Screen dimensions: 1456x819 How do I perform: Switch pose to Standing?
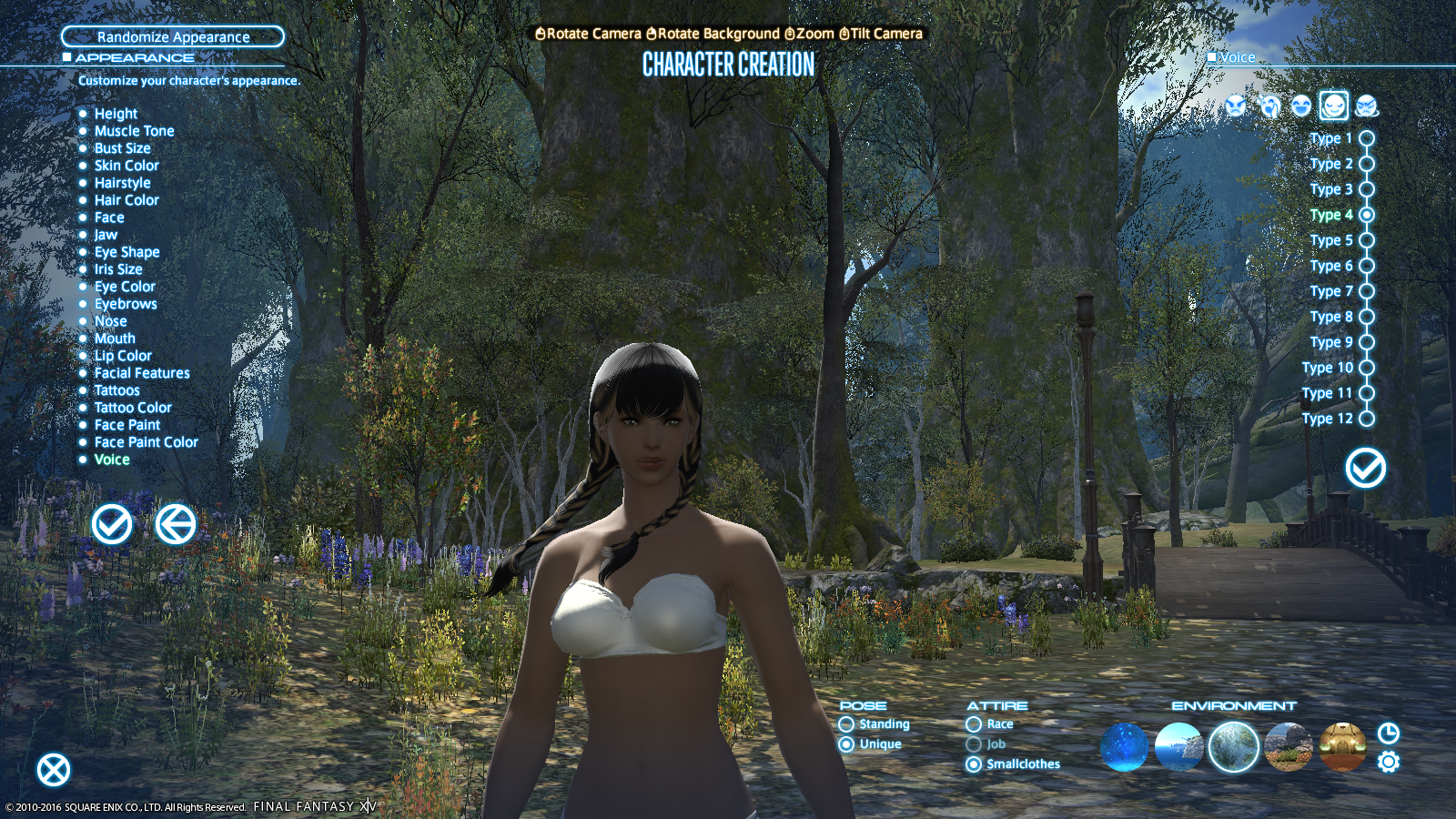coord(847,724)
